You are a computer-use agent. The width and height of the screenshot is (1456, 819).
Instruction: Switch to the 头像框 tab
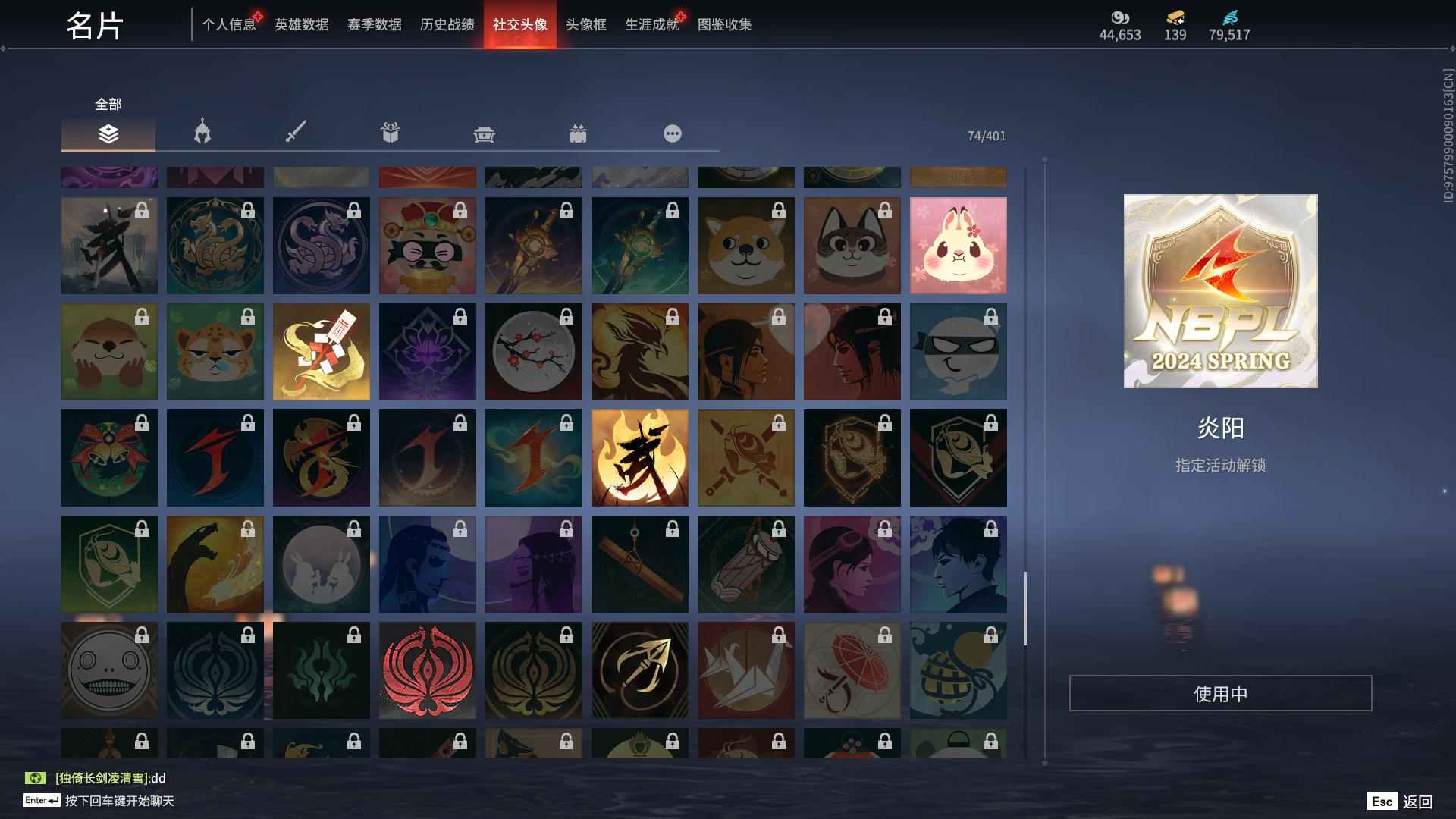(585, 24)
